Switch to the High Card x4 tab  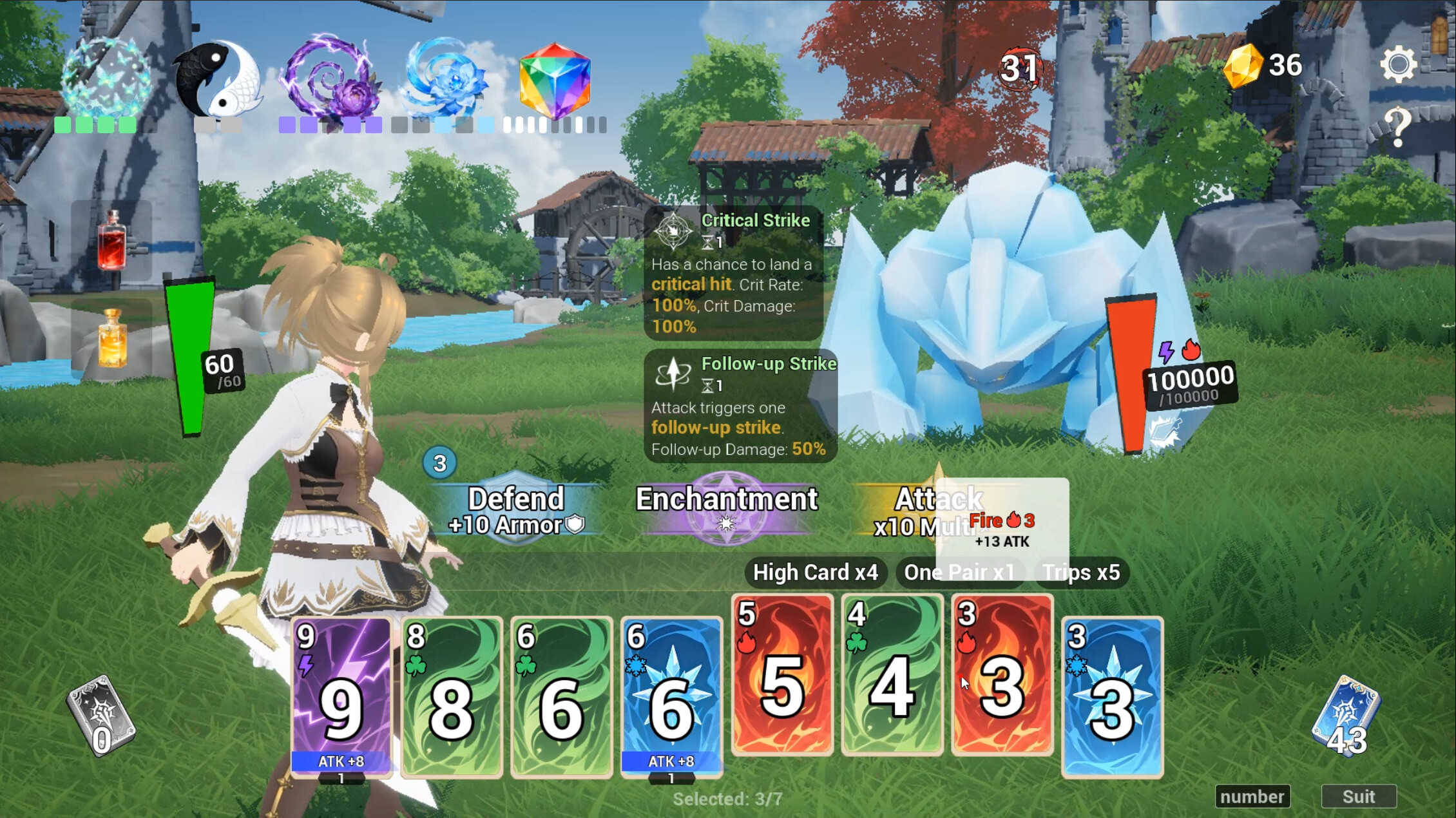(814, 572)
